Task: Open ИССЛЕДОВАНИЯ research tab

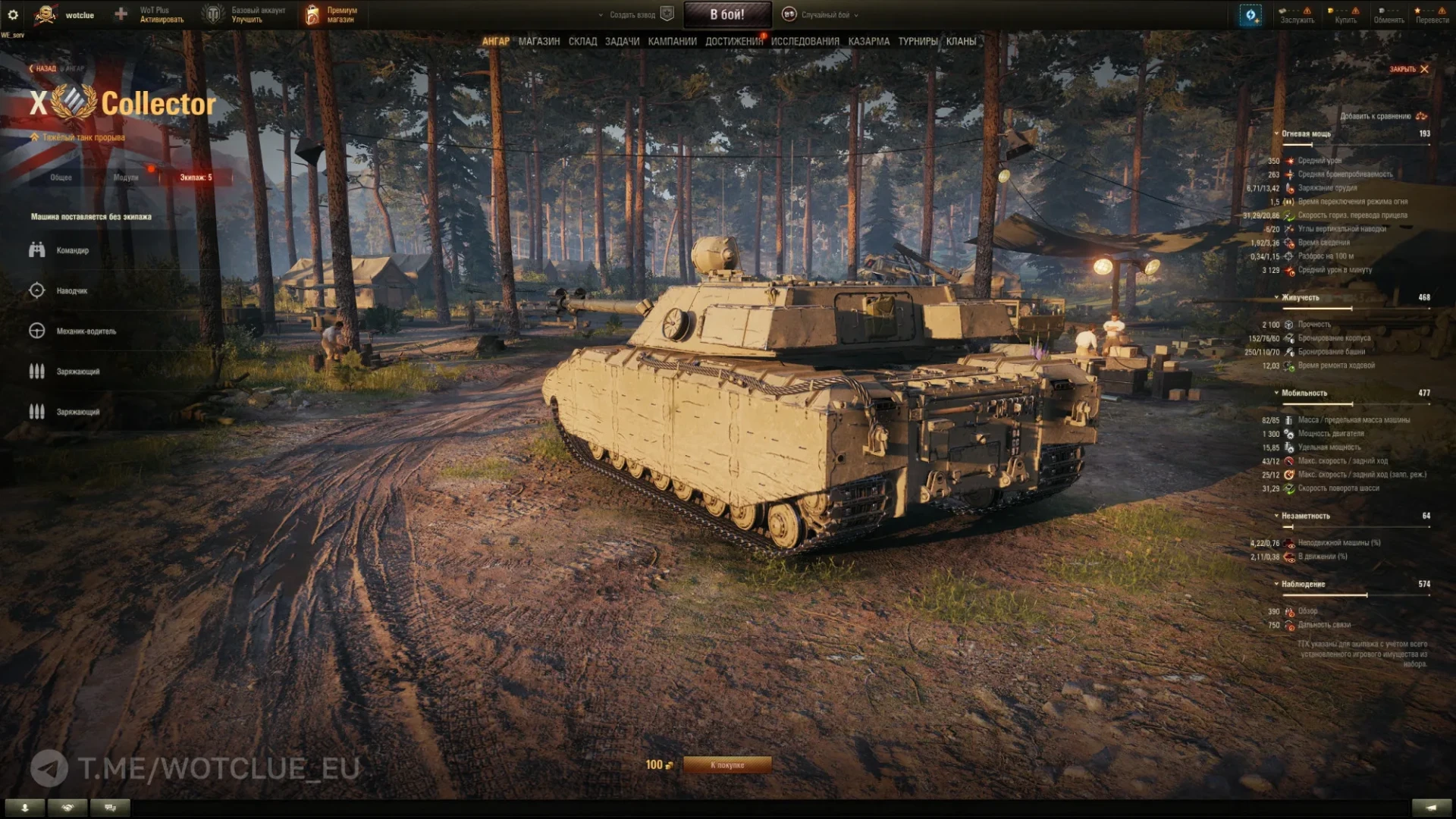Action: click(x=805, y=42)
